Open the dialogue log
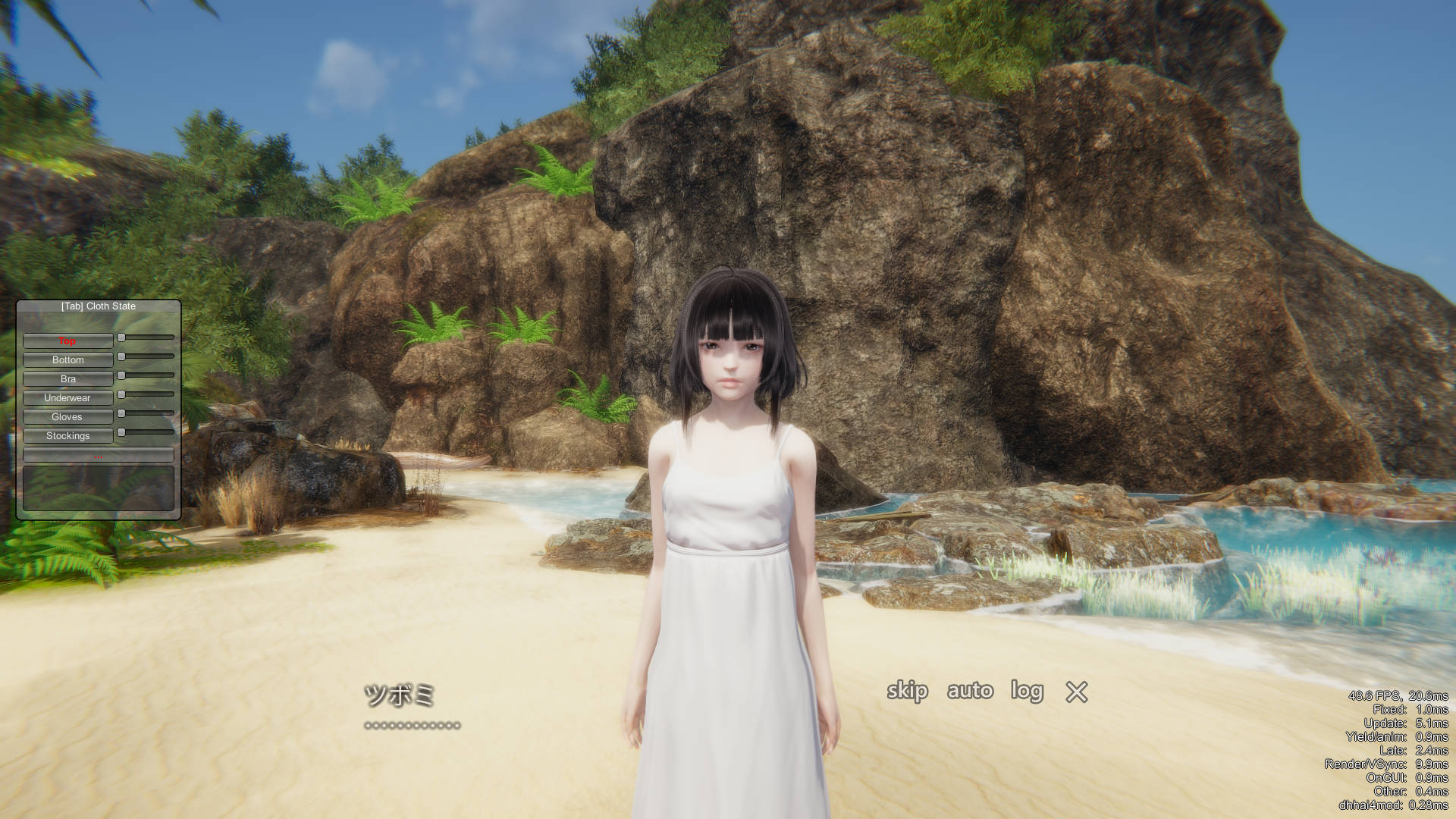The width and height of the screenshot is (1456, 819). (1027, 691)
